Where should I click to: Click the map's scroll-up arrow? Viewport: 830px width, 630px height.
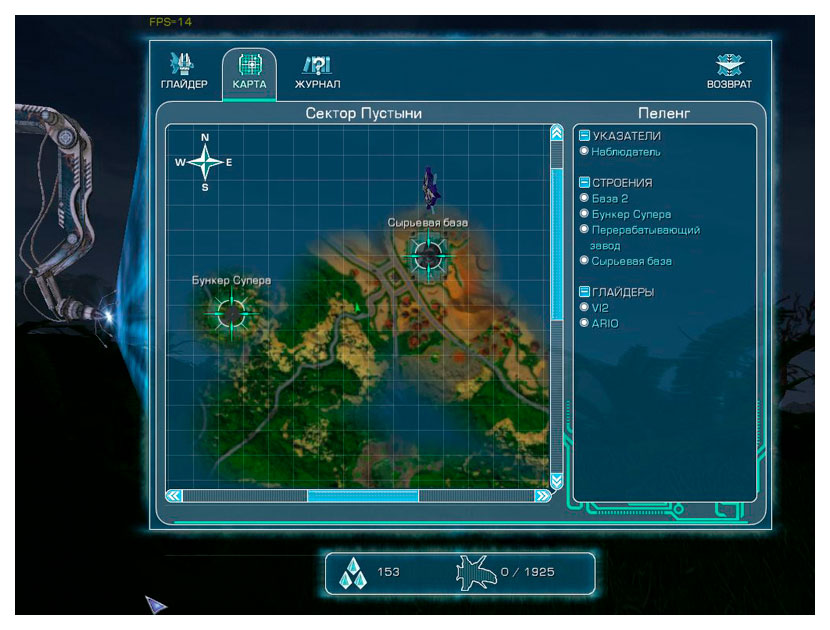[x=556, y=133]
